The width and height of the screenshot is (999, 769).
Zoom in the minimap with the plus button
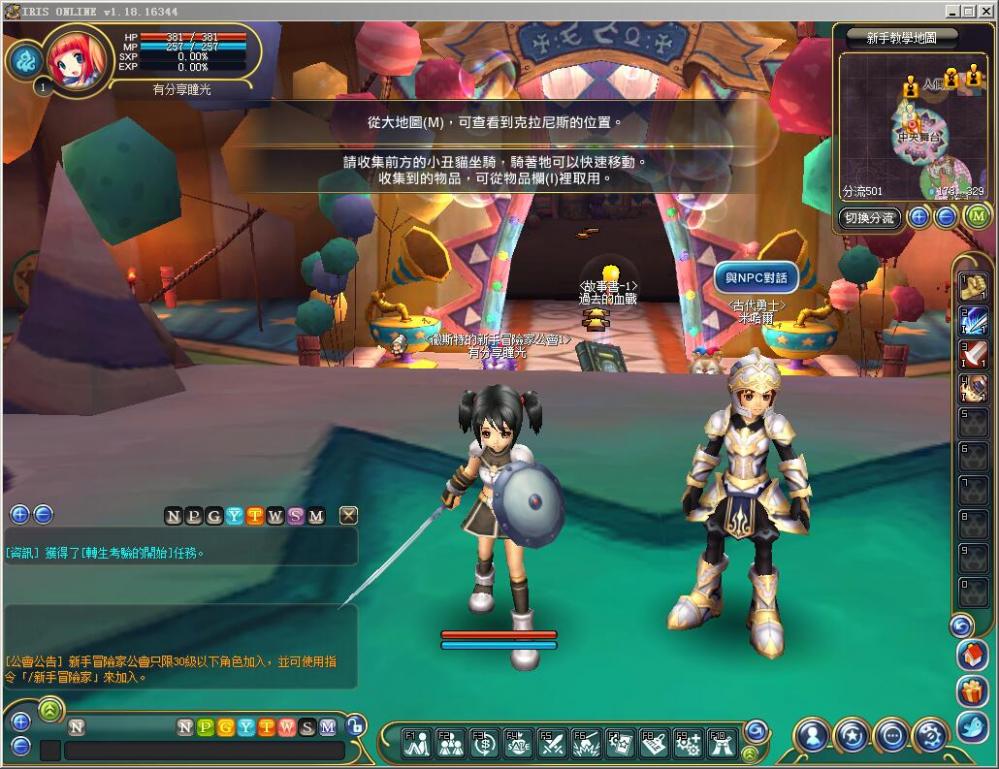[918, 217]
